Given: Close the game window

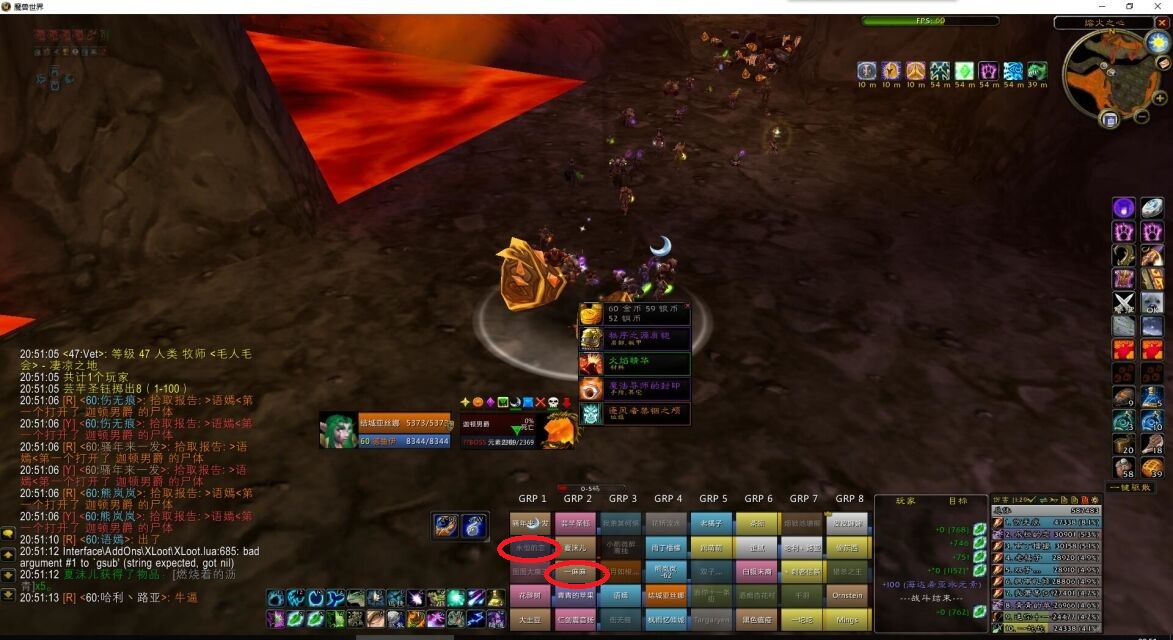Looking at the screenshot, I should [1157, 6].
